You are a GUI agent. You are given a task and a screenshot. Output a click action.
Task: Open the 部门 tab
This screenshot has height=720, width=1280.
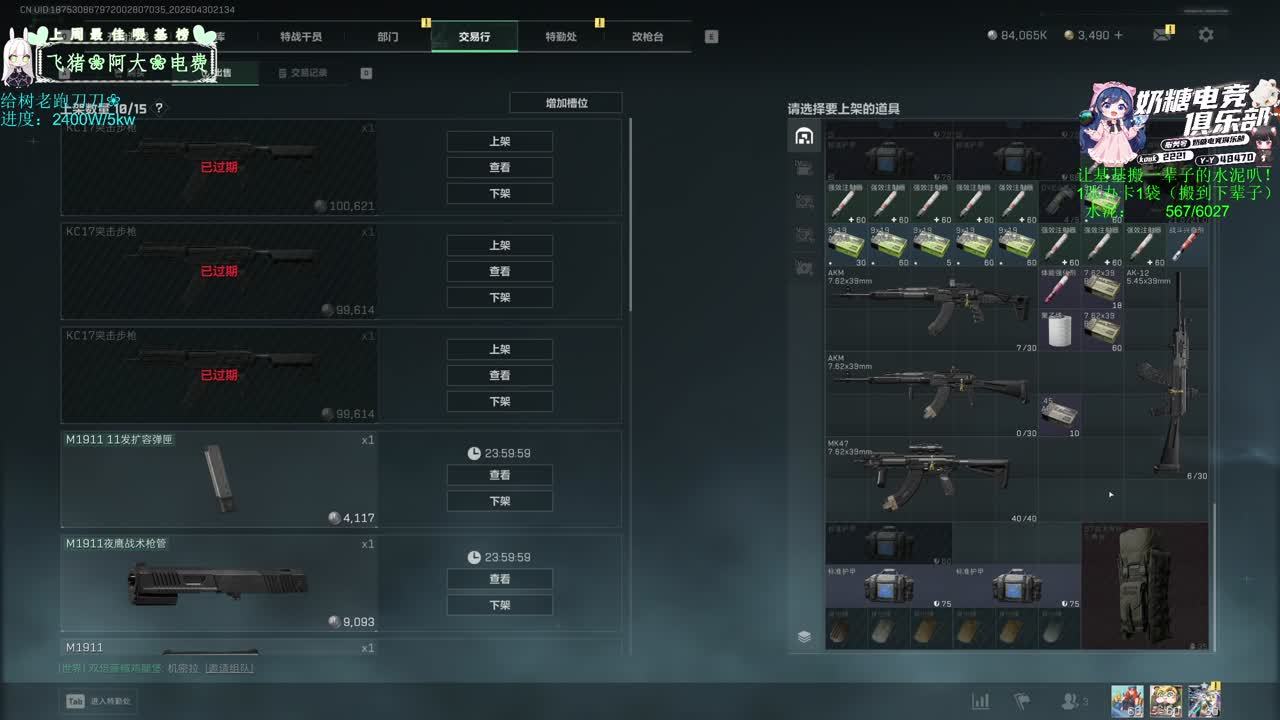(388, 37)
